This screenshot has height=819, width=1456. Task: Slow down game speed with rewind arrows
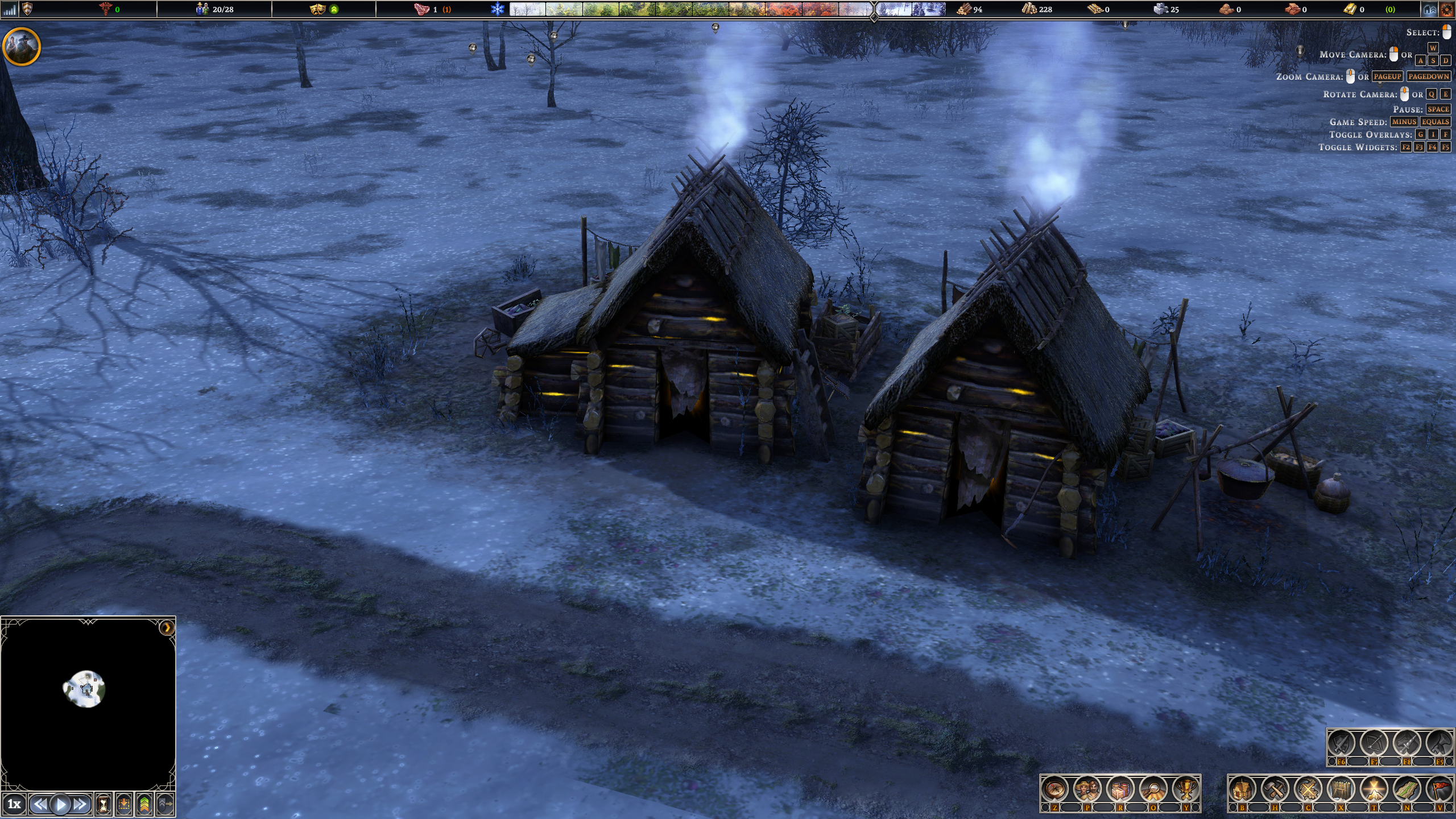(x=39, y=804)
